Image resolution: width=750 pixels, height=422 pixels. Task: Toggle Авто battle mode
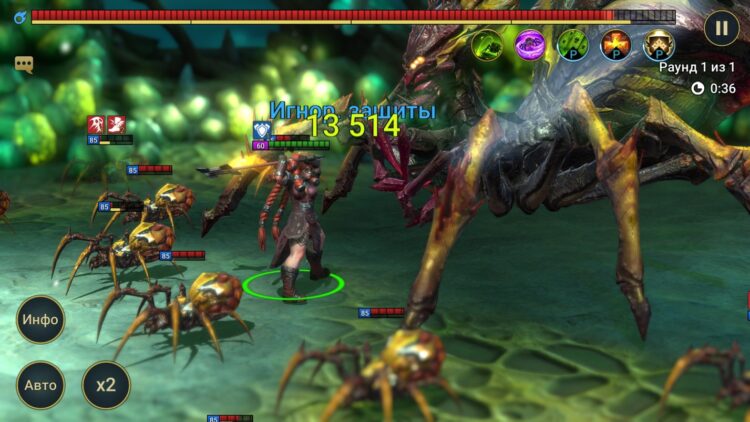tap(41, 385)
